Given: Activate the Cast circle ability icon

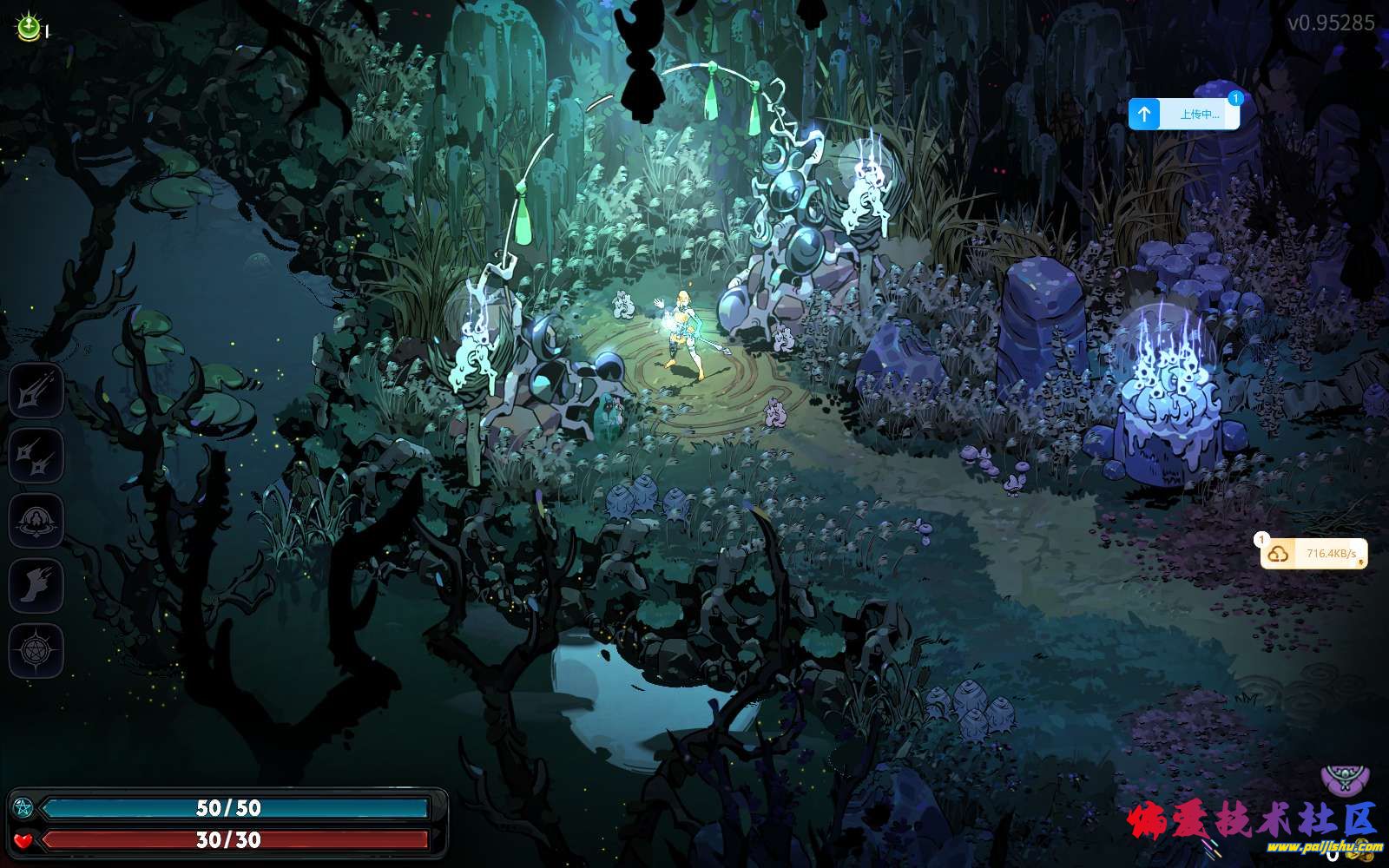Looking at the screenshot, I should click(36, 521).
